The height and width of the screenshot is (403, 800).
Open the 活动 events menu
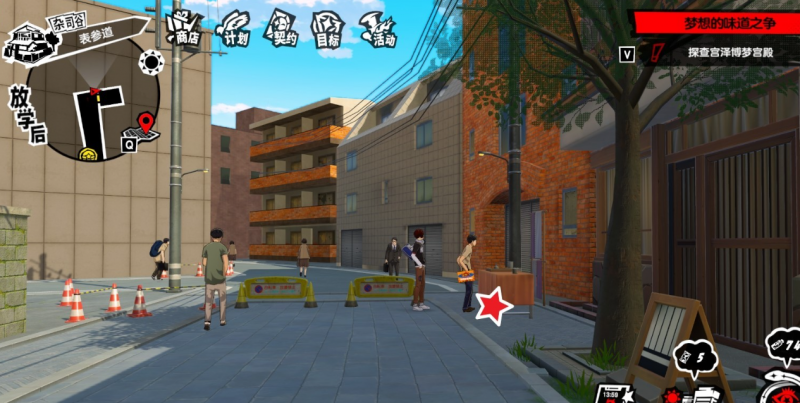click(x=380, y=28)
